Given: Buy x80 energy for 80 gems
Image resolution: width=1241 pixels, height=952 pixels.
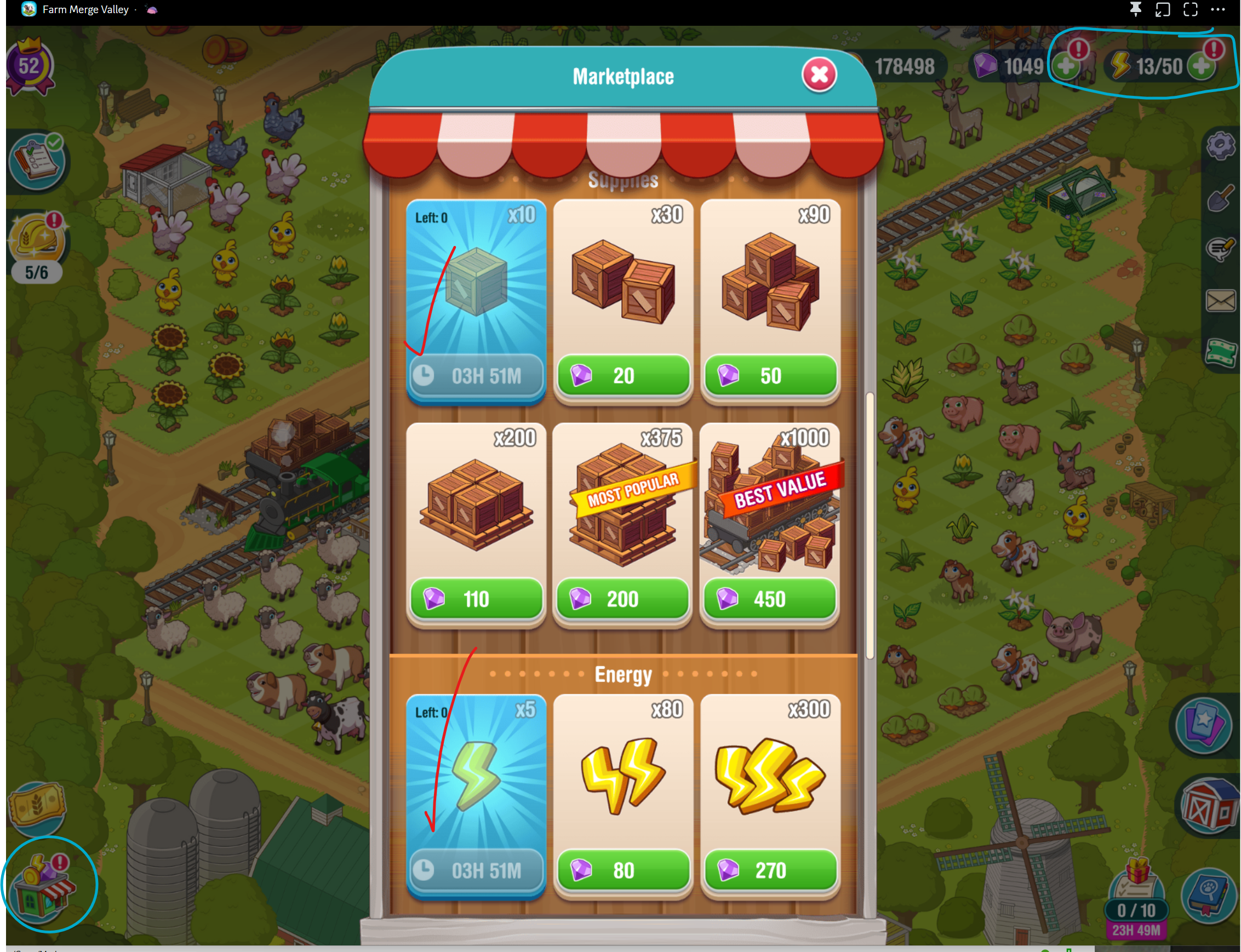Looking at the screenshot, I should (623, 870).
